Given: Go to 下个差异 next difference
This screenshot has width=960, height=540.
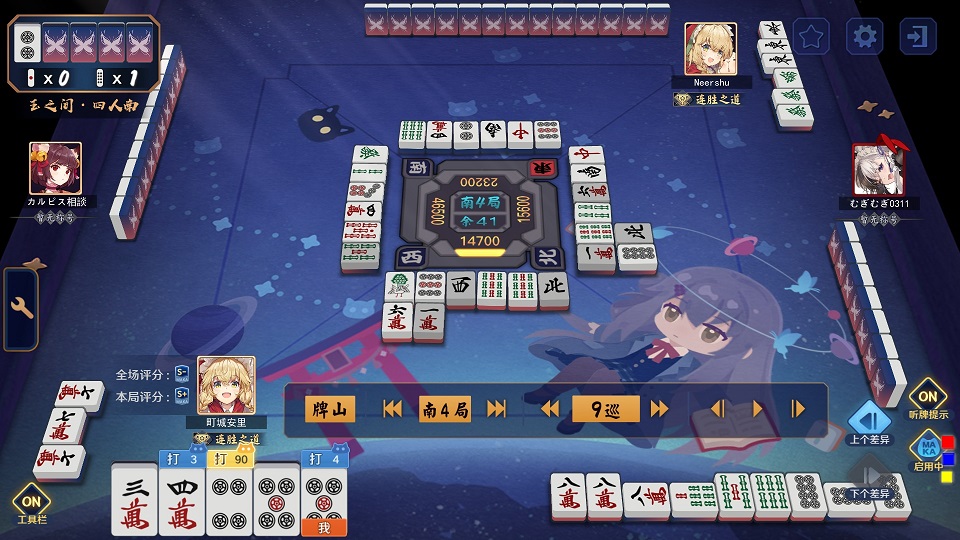Looking at the screenshot, I should [x=869, y=478].
